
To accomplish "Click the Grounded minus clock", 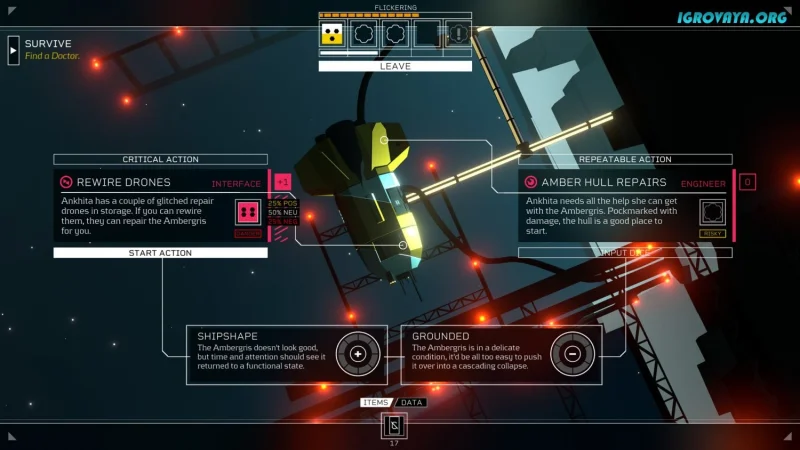I will (572, 354).
